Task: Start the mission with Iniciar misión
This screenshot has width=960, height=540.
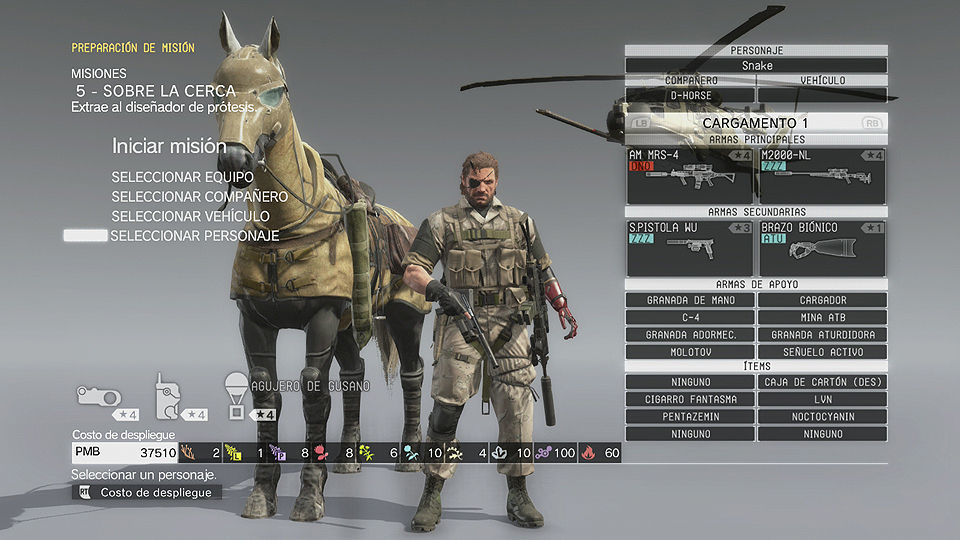Action: (x=169, y=146)
